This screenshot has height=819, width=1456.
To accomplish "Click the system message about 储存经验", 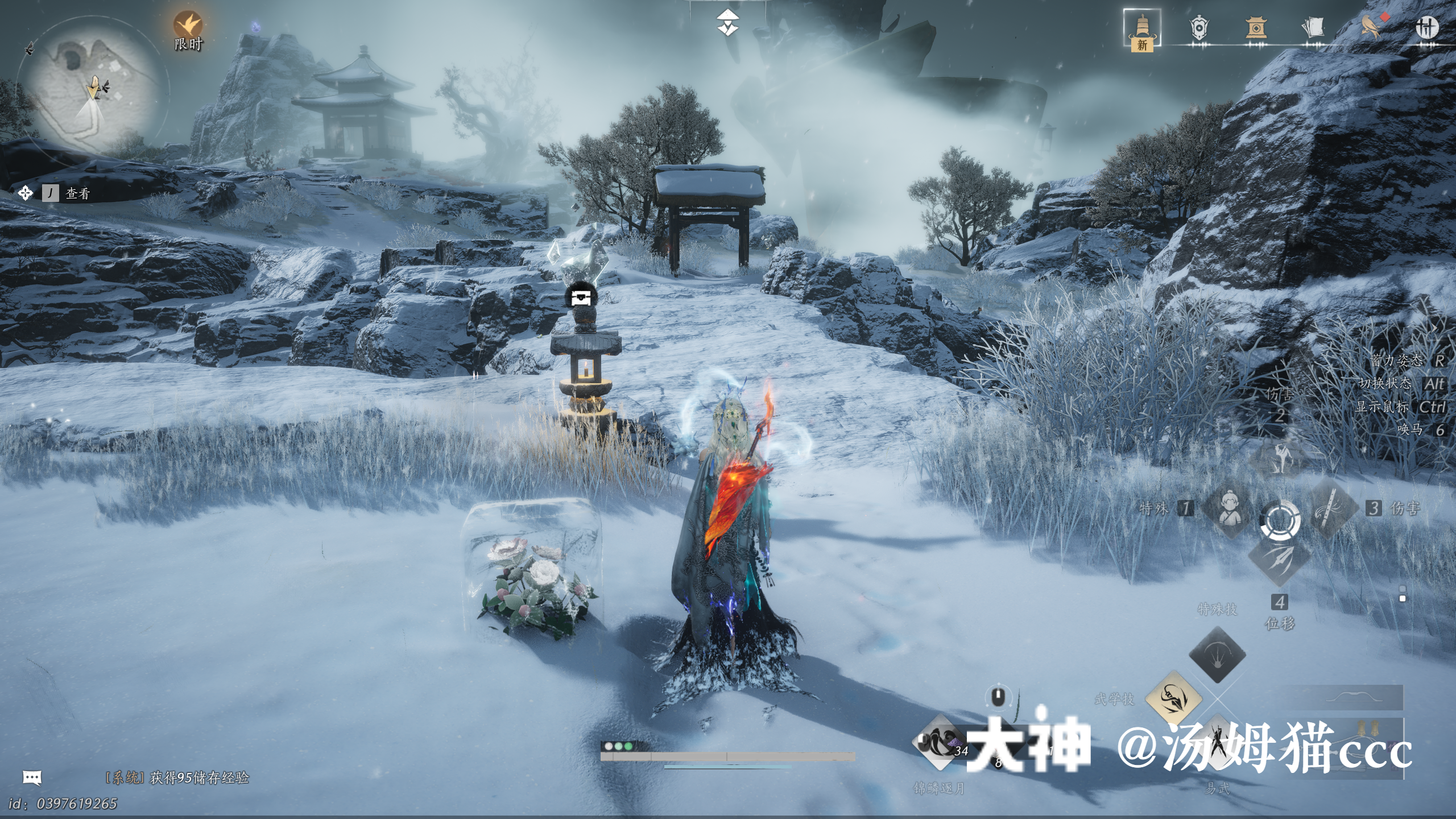I will pos(177,777).
